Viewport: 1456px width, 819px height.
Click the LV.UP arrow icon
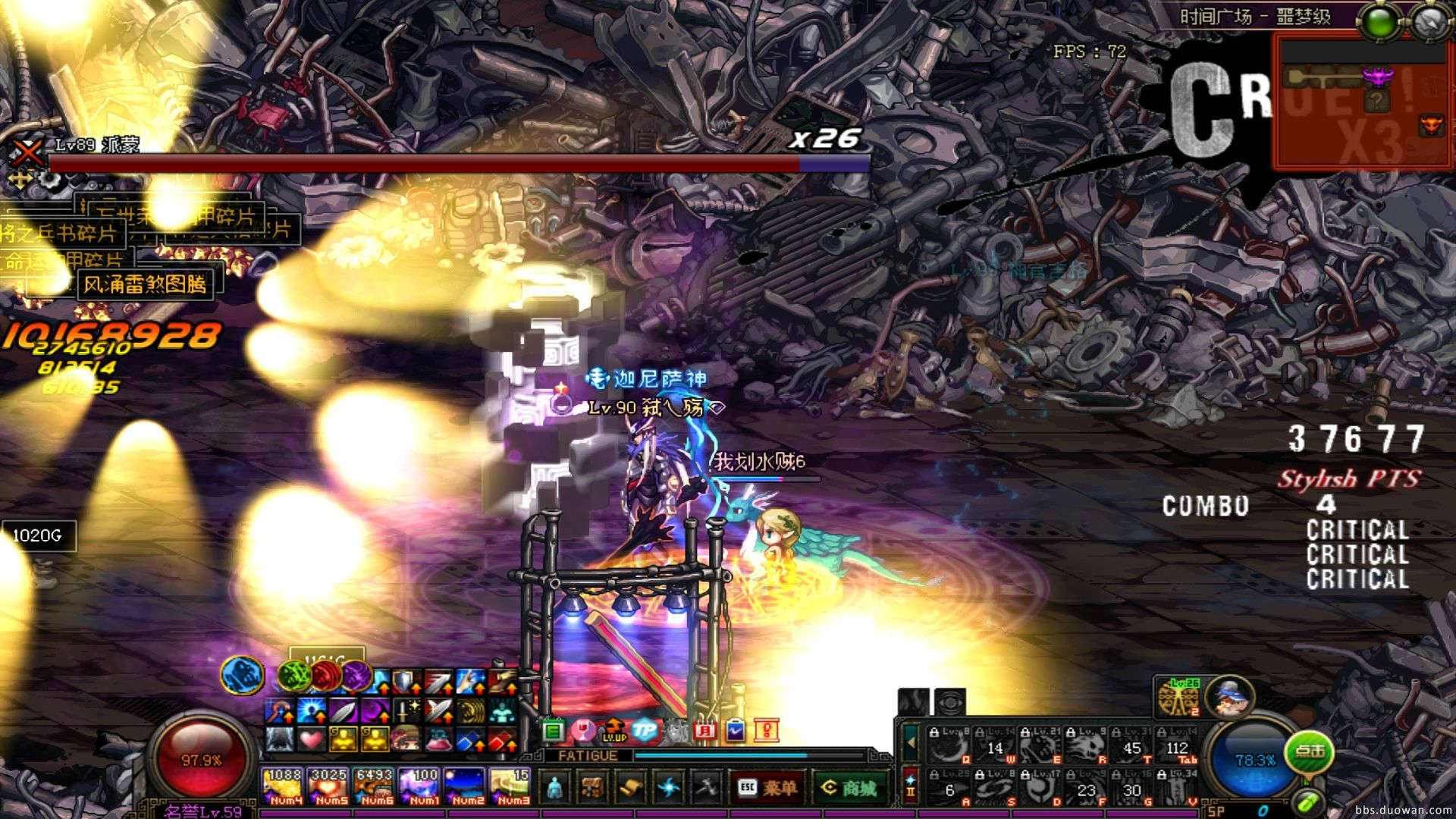tap(613, 730)
